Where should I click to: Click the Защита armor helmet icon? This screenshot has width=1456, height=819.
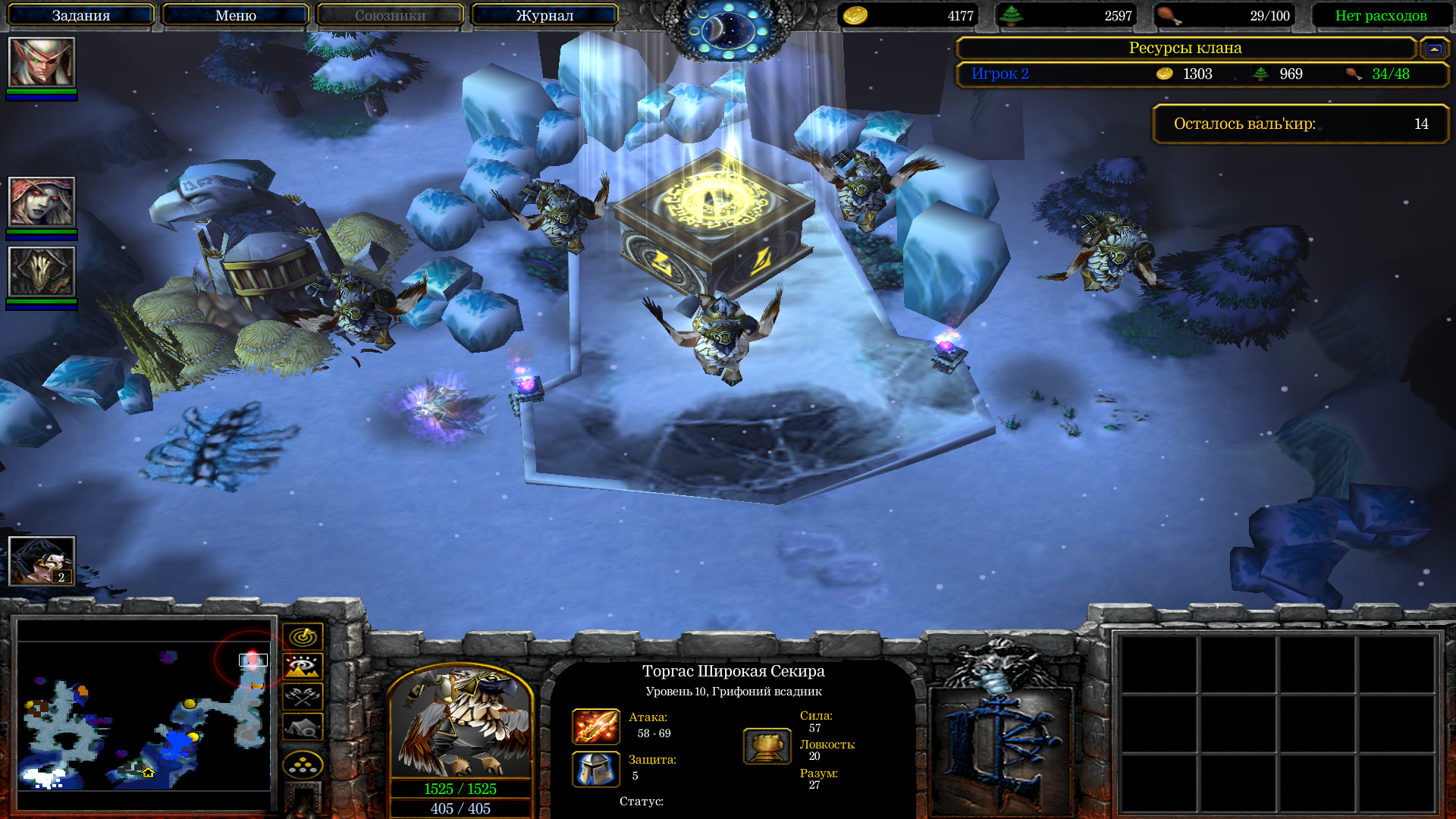(x=595, y=769)
